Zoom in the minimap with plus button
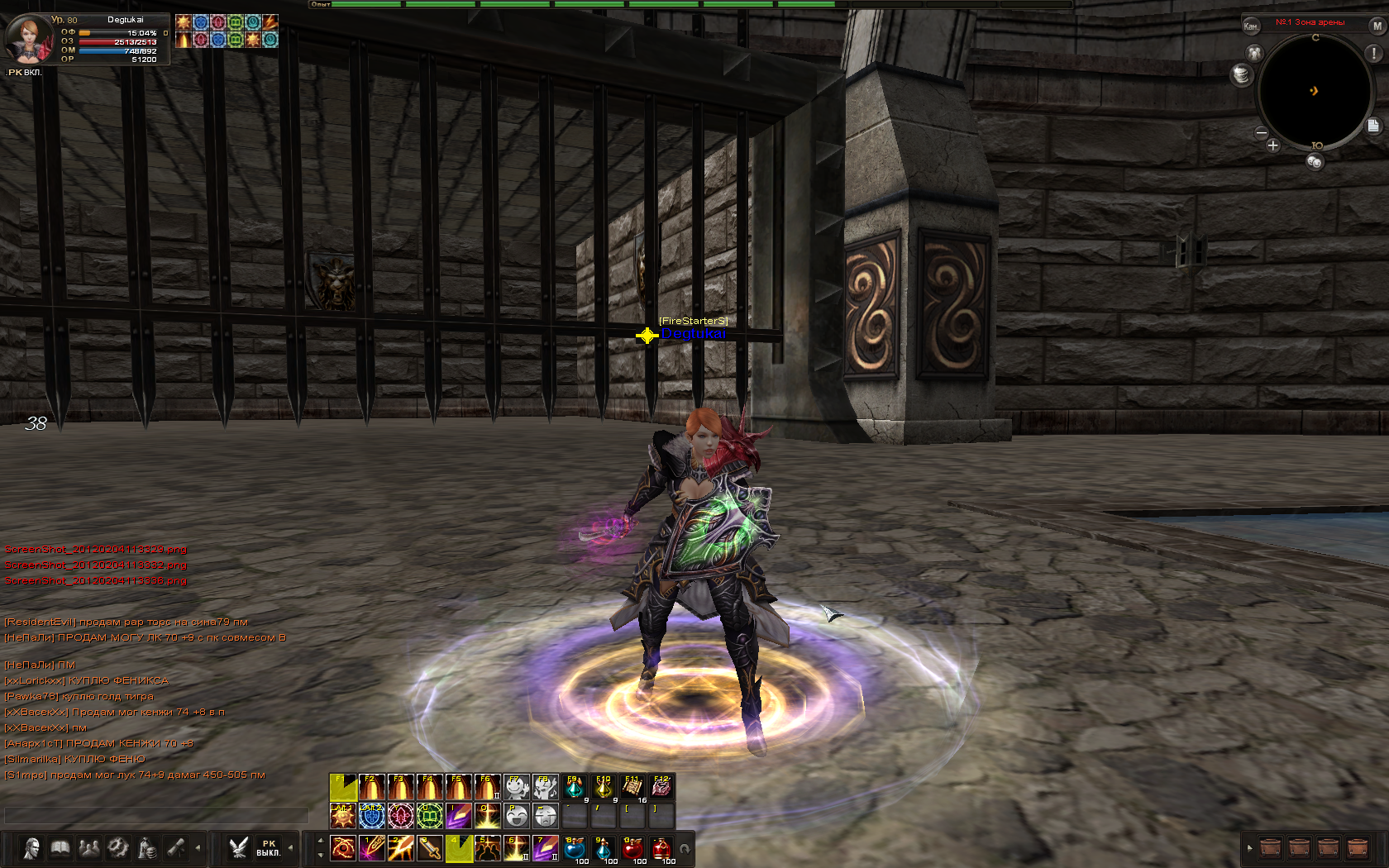The height and width of the screenshot is (868, 1389). [x=1272, y=145]
